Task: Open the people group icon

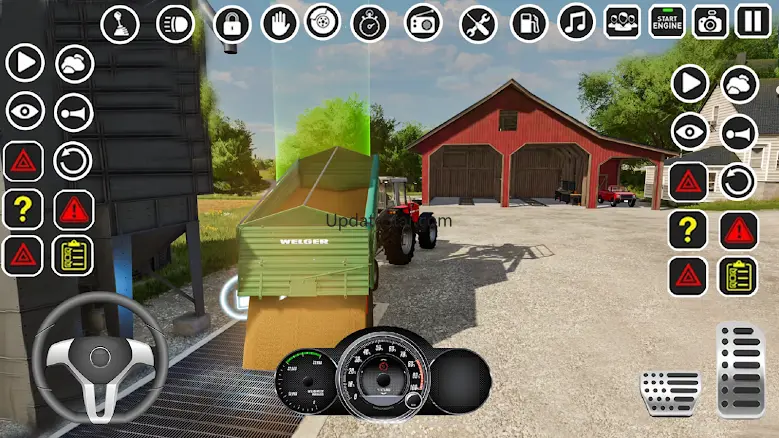Action: pos(622,22)
